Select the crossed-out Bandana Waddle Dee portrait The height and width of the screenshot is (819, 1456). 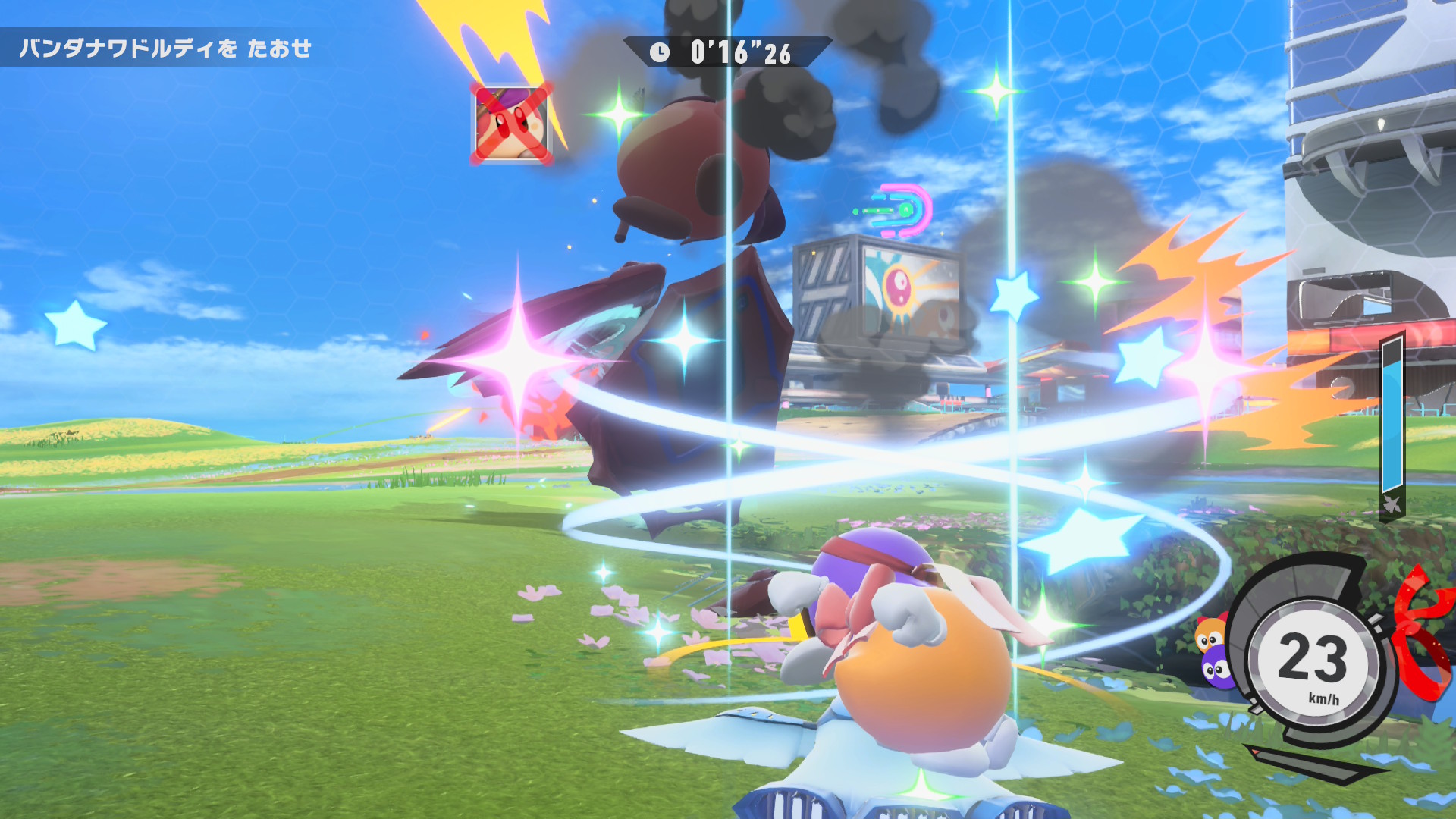[512, 124]
